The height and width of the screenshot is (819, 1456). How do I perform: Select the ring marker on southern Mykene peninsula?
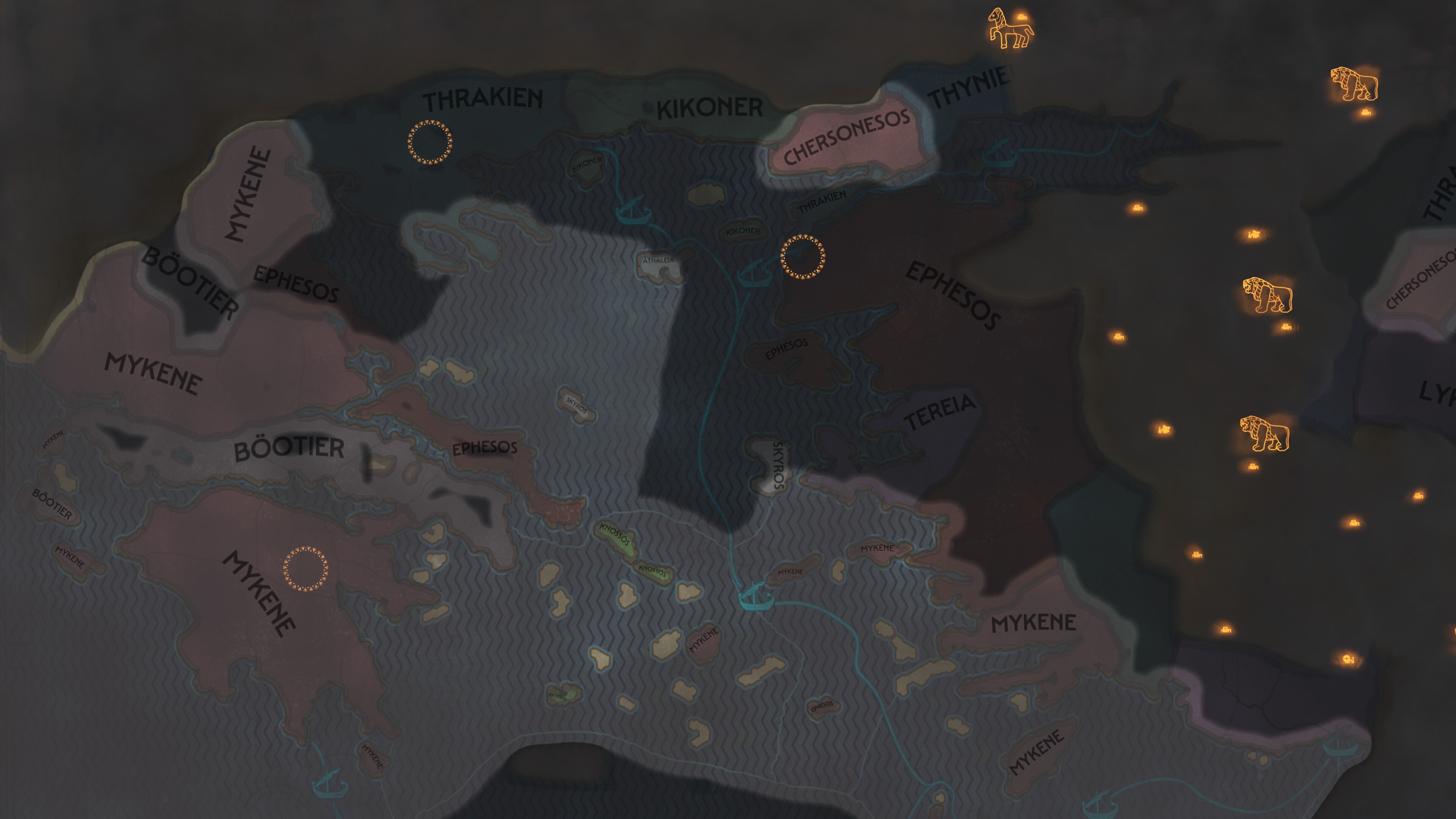tap(305, 569)
